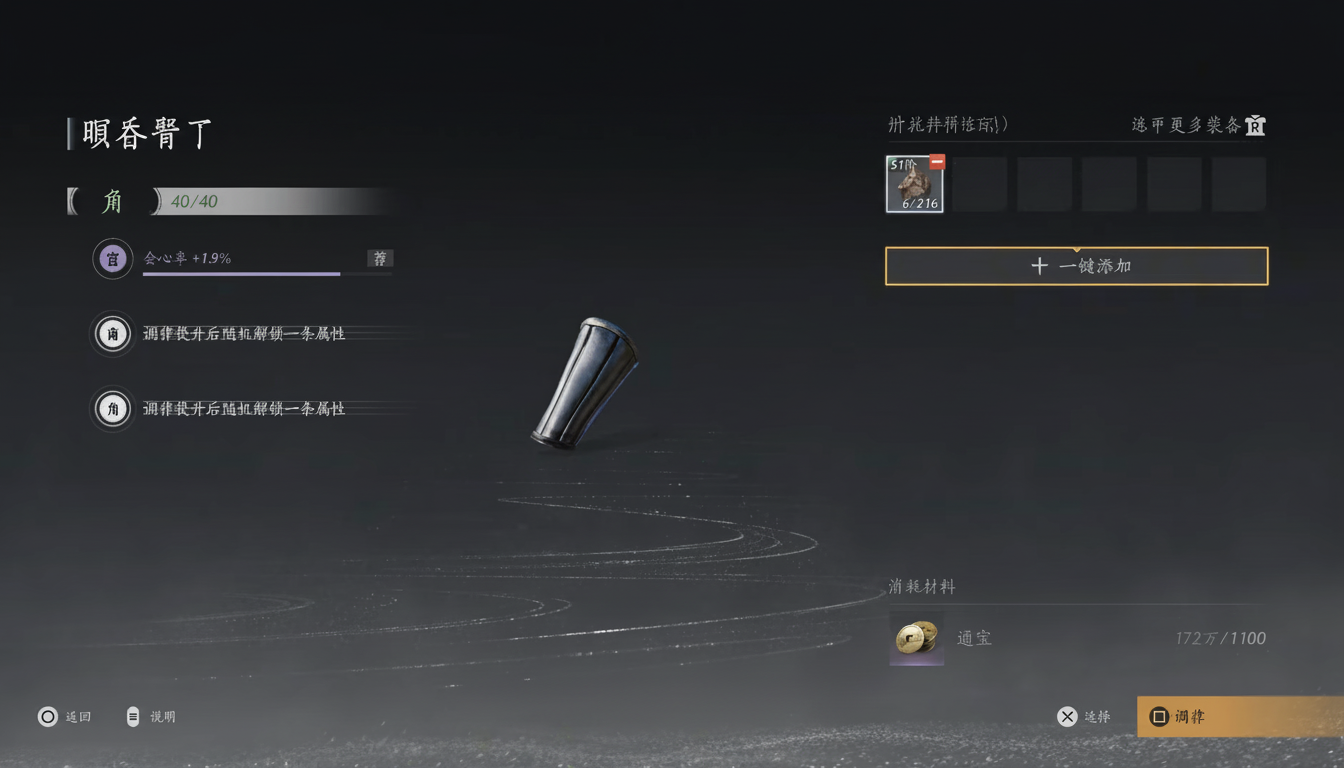Click the 说明 help lines icon
Image resolution: width=1344 pixels, height=768 pixels.
click(x=131, y=716)
